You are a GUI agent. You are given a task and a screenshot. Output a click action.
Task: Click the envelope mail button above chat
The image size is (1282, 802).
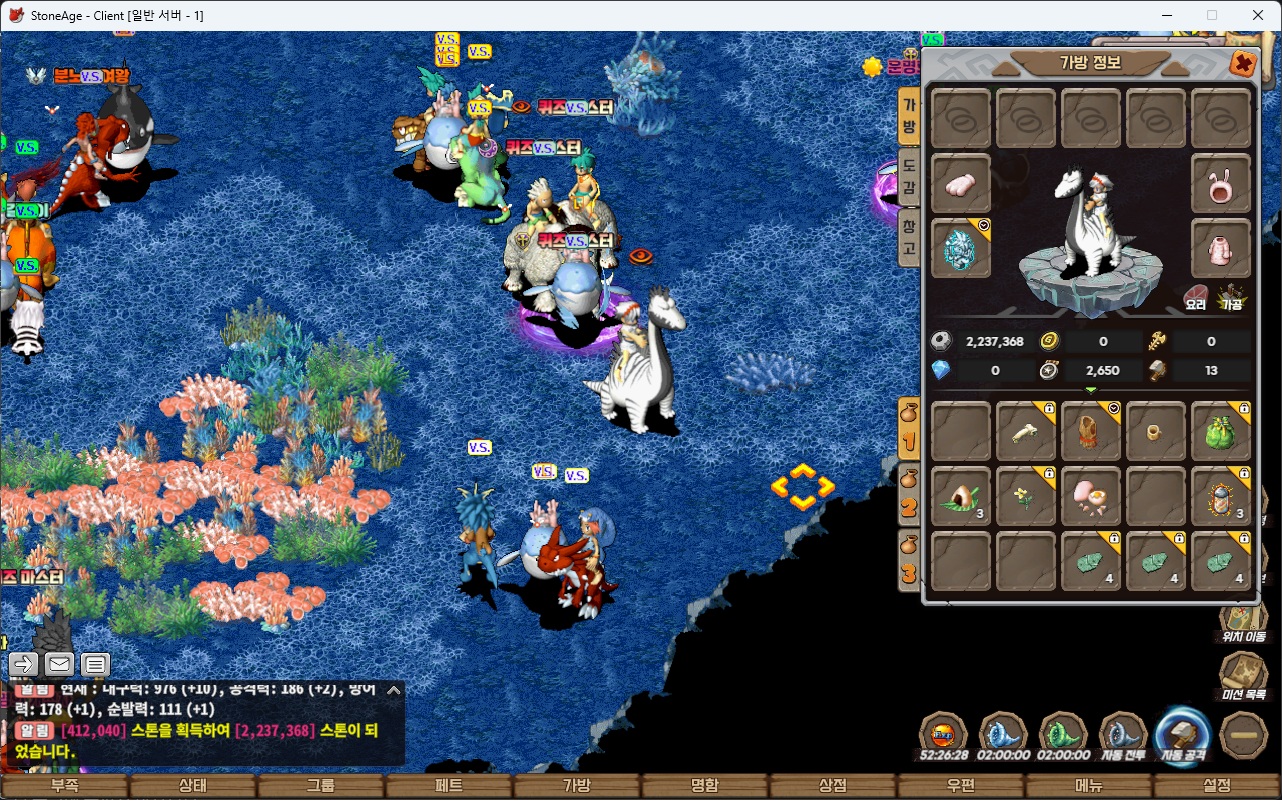[x=59, y=663]
